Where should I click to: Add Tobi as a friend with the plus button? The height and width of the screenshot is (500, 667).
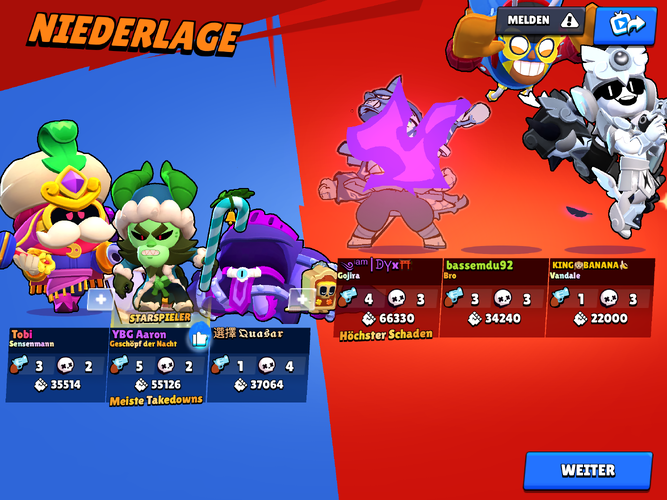pos(99,298)
